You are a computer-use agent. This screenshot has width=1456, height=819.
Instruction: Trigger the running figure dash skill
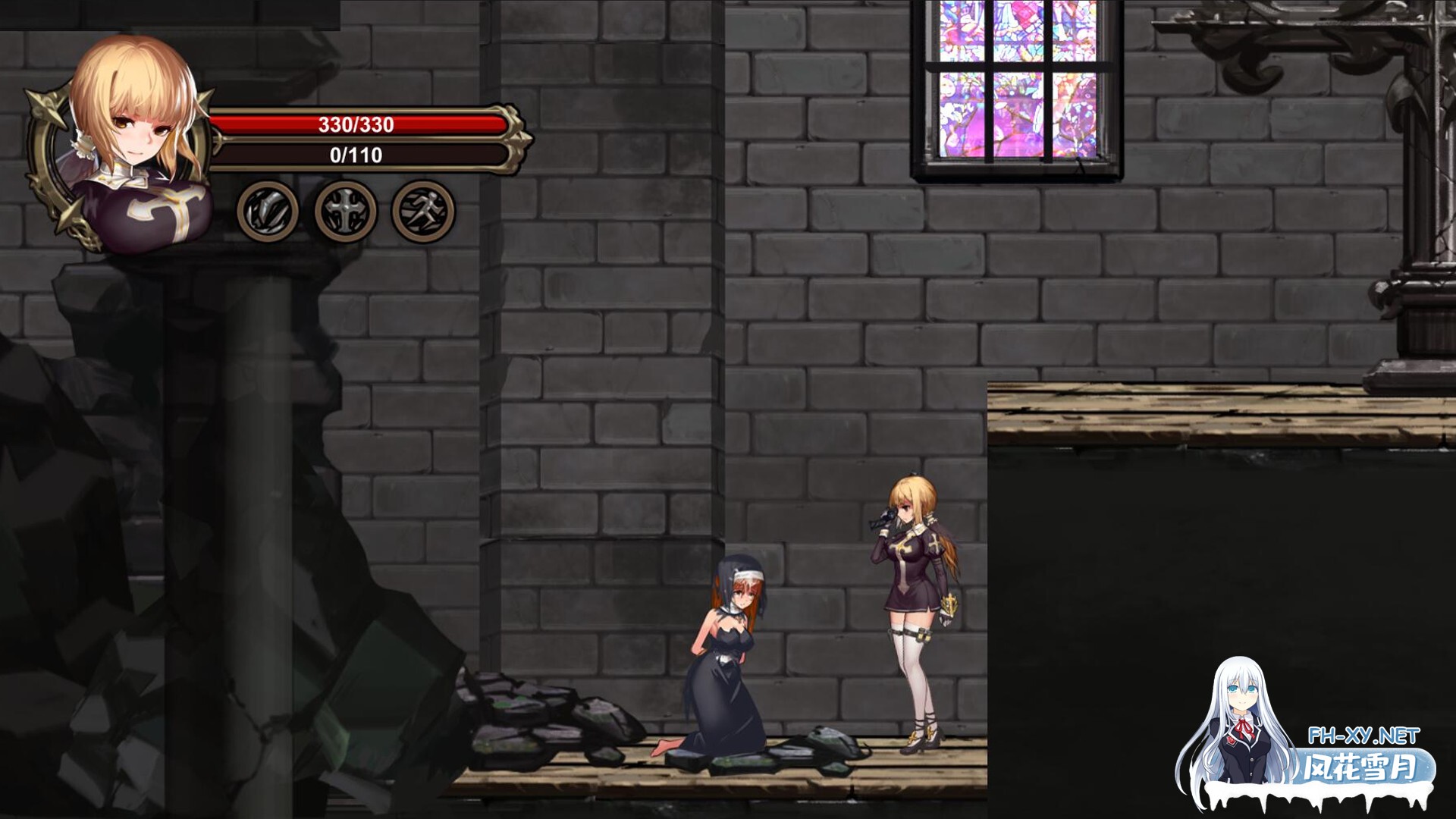coord(422,212)
